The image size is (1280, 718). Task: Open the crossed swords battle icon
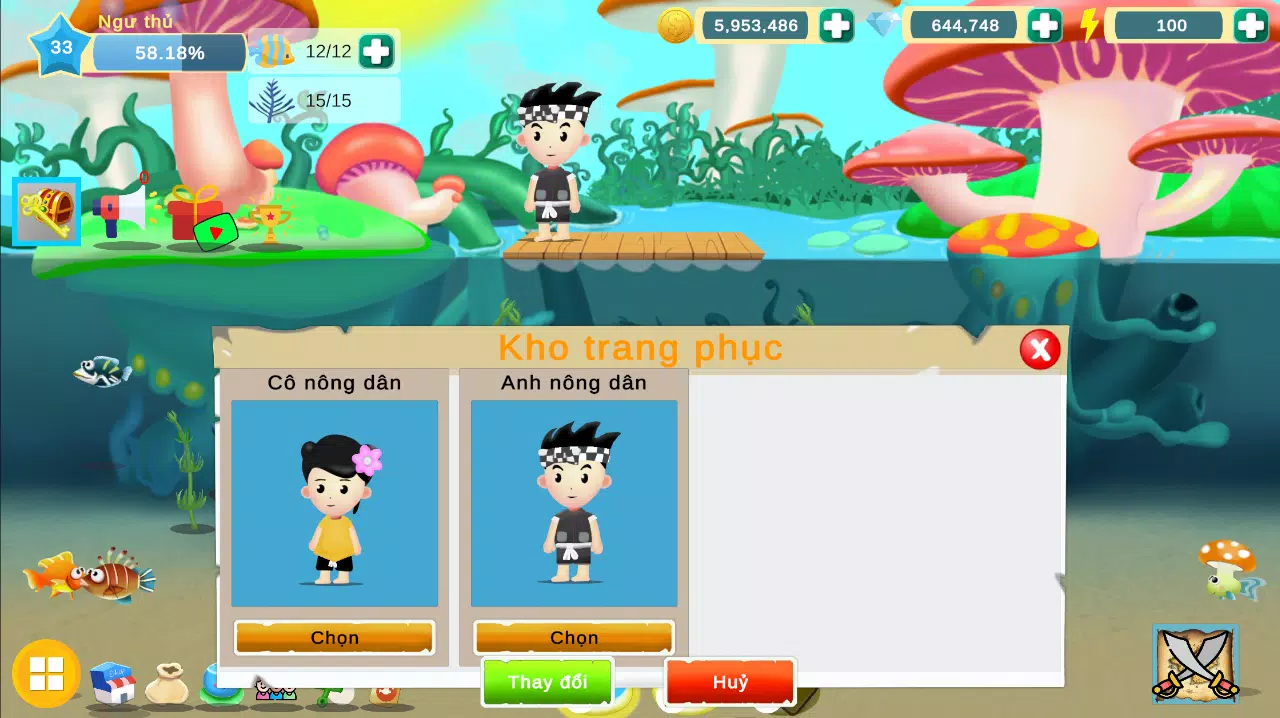(1195, 661)
